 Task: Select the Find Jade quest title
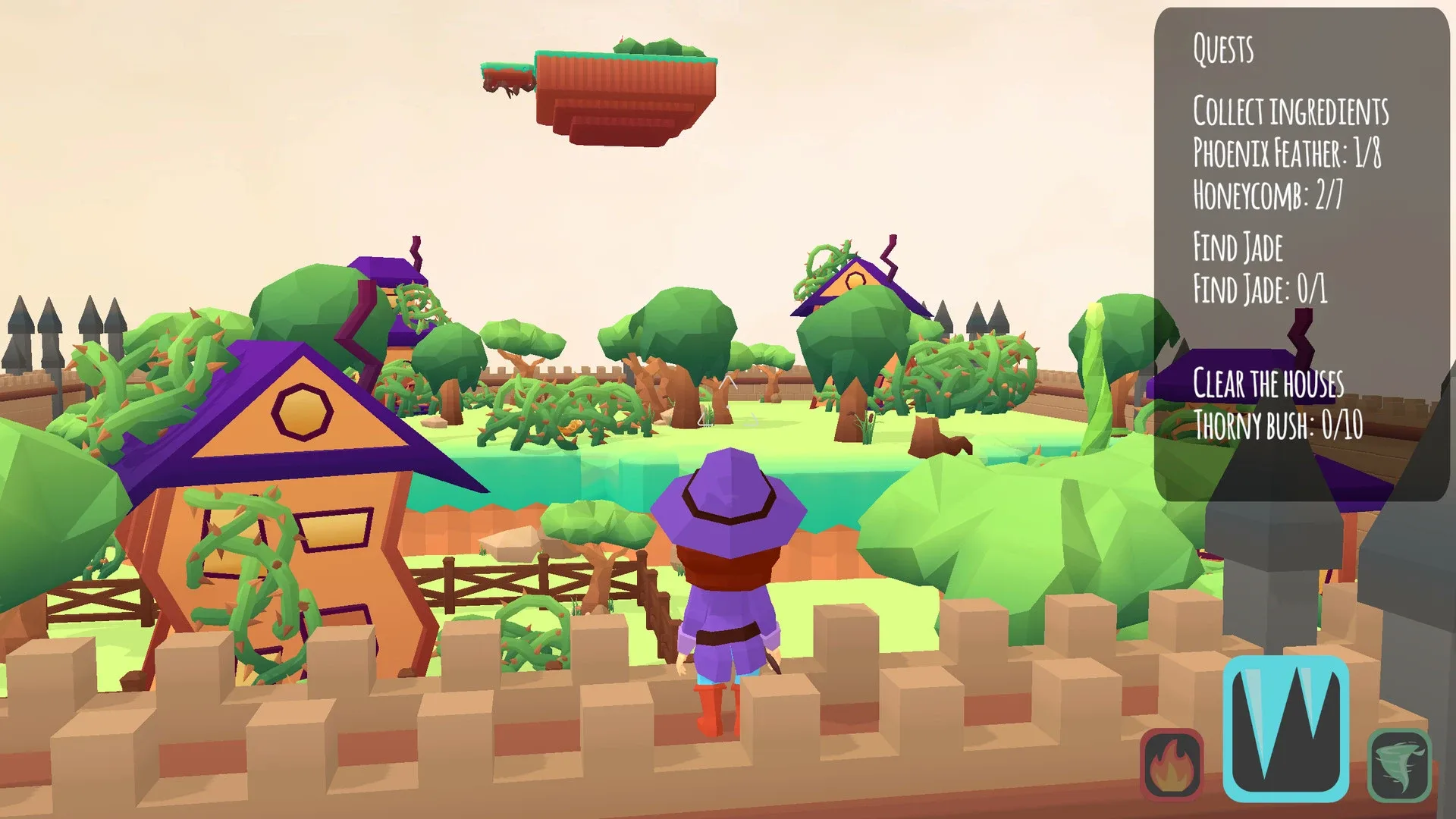pyautogui.click(x=1237, y=245)
